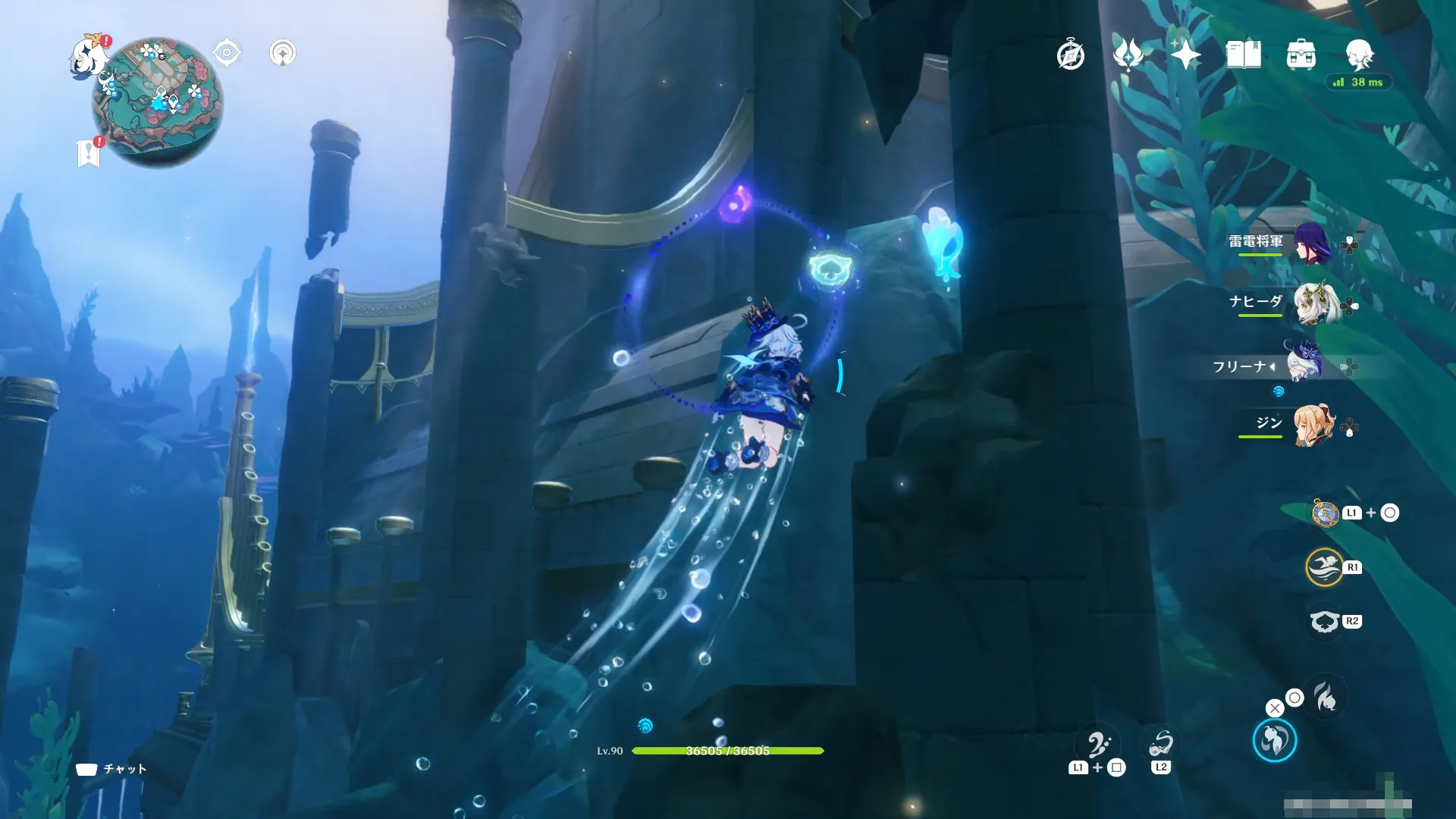Open the four-pointed star events icon
Screen dimensions: 1456x819
(1185, 55)
